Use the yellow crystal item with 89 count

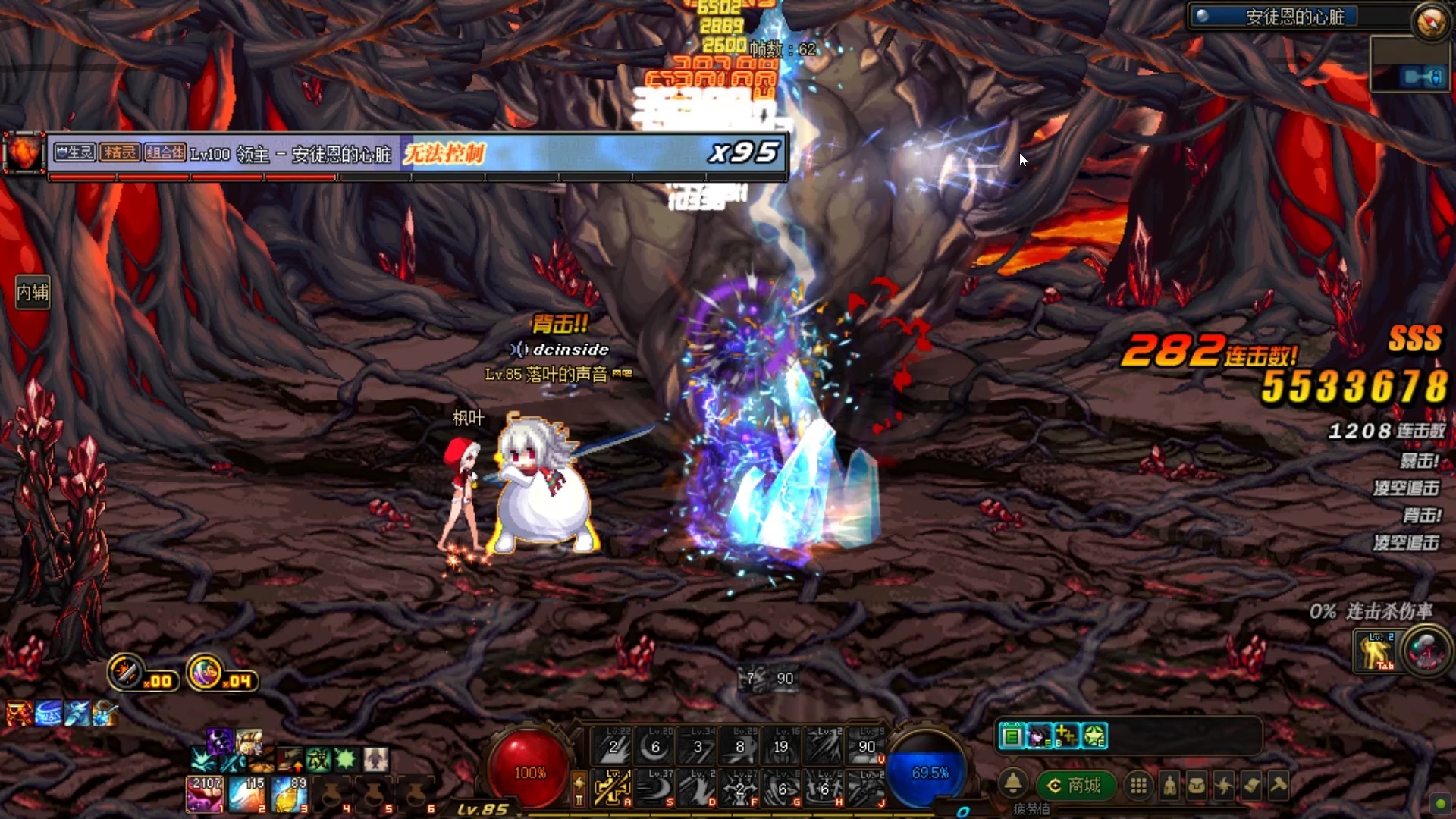[x=288, y=793]
